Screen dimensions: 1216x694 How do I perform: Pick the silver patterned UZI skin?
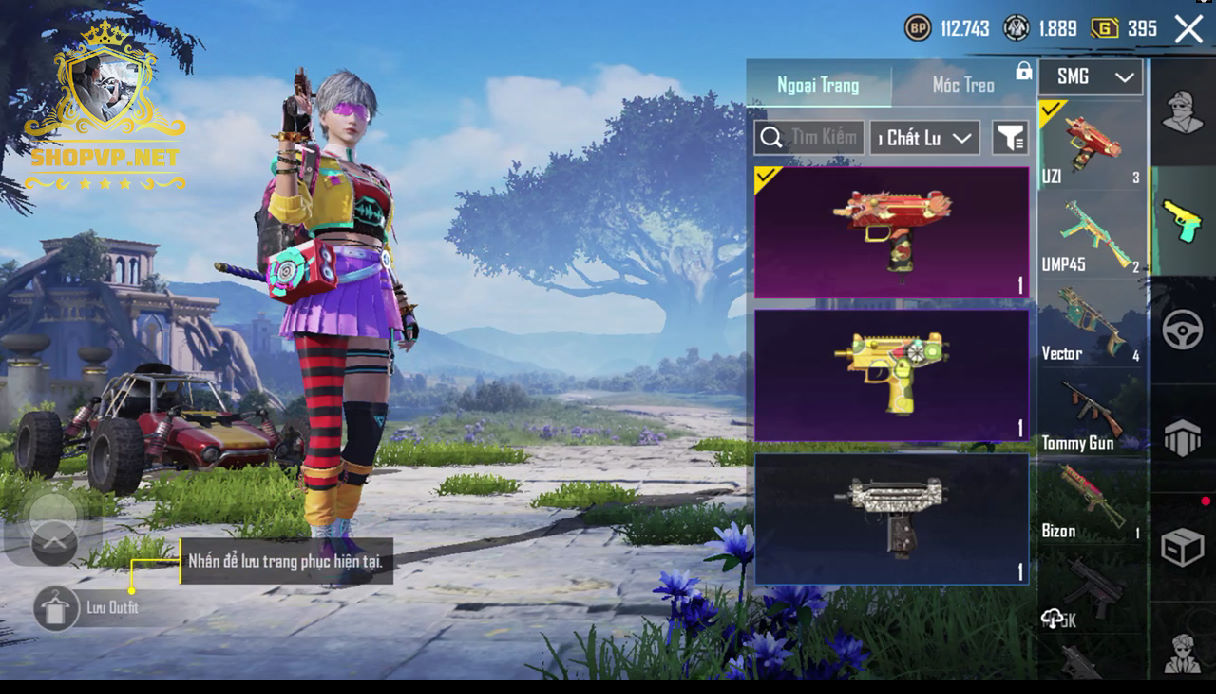[x=891, y=518]
